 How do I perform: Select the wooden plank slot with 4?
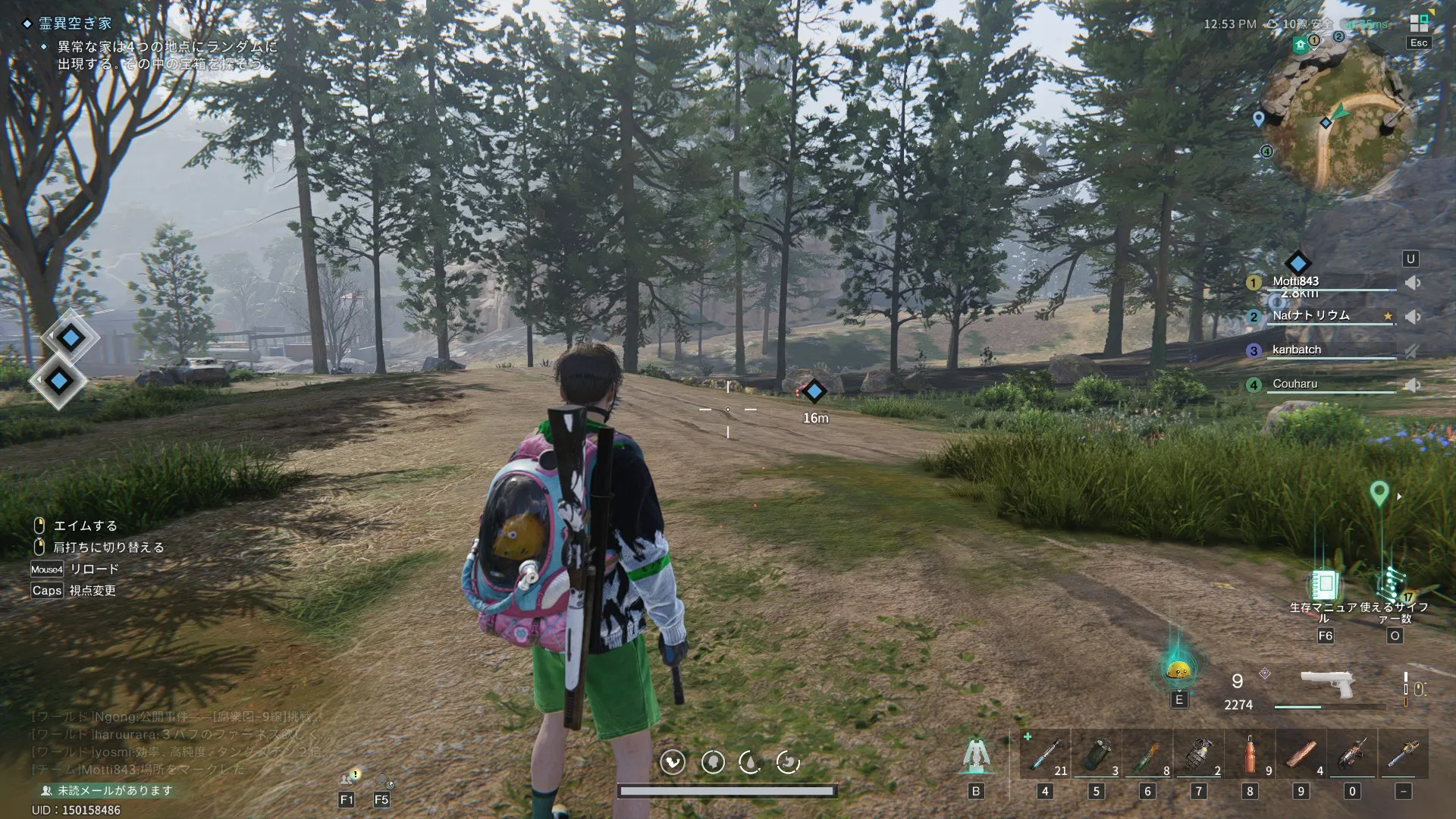click(x=1301, y=755)
